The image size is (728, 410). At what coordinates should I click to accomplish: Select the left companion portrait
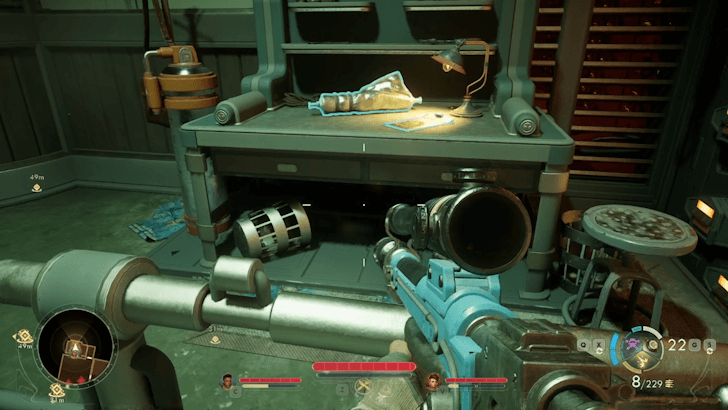pyautogui.click(x=226, y=380)
